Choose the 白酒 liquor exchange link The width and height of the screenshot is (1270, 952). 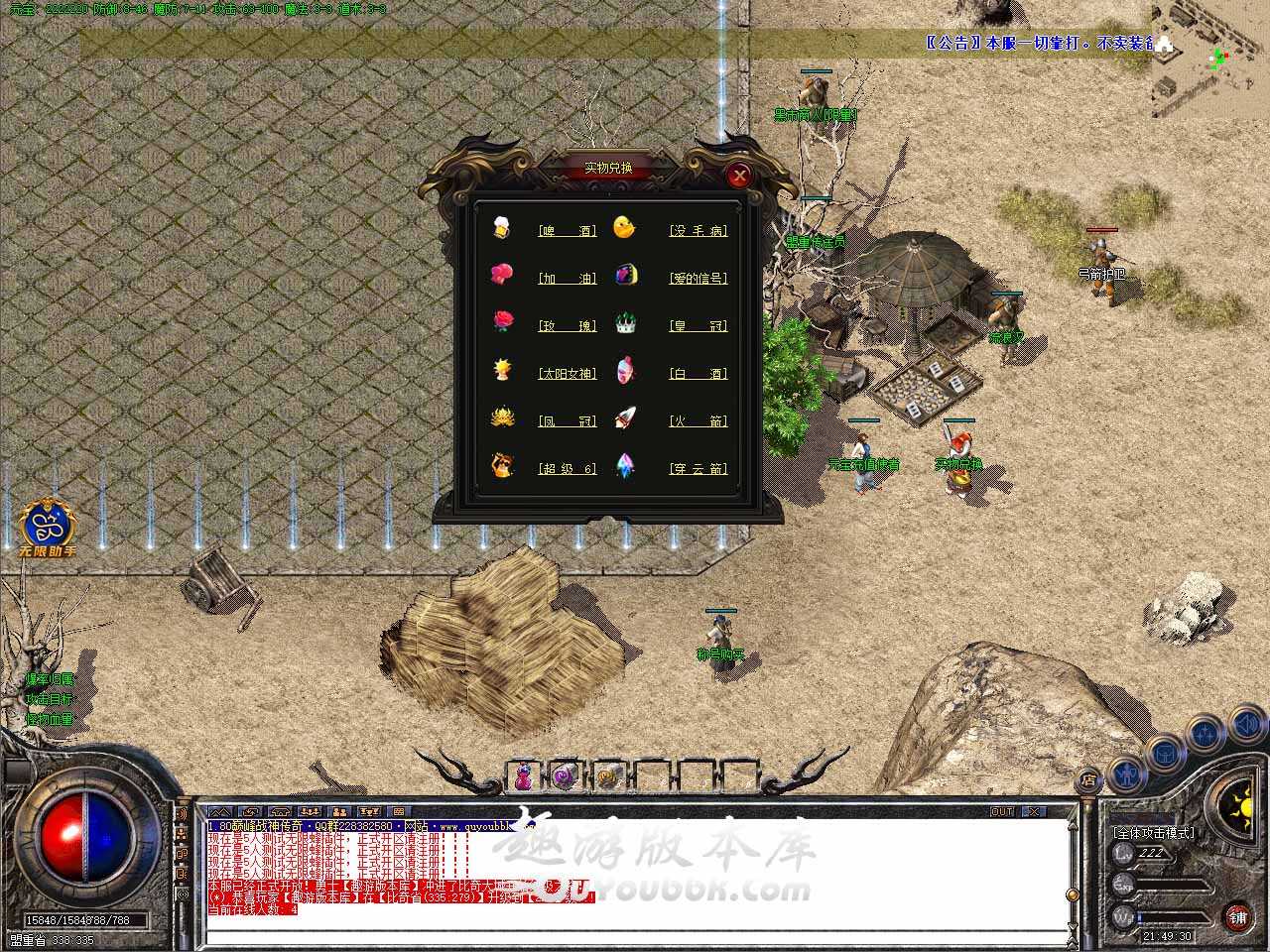(698, 373)
